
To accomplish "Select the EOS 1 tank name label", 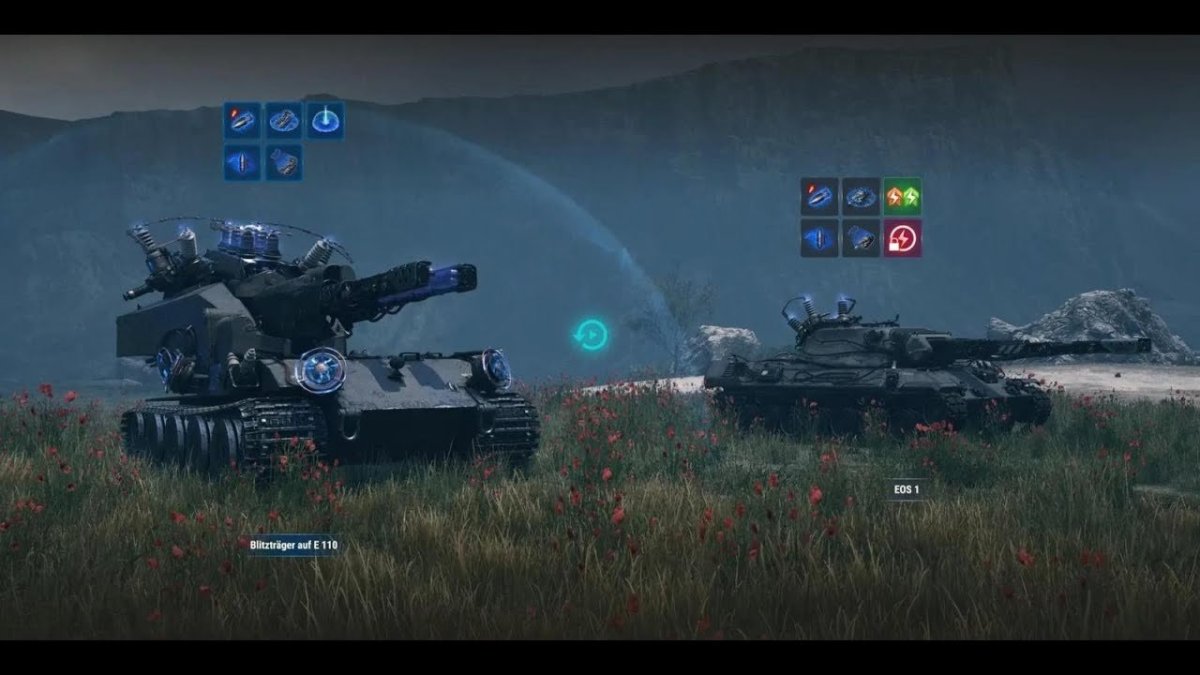I will tap(906, 489).
